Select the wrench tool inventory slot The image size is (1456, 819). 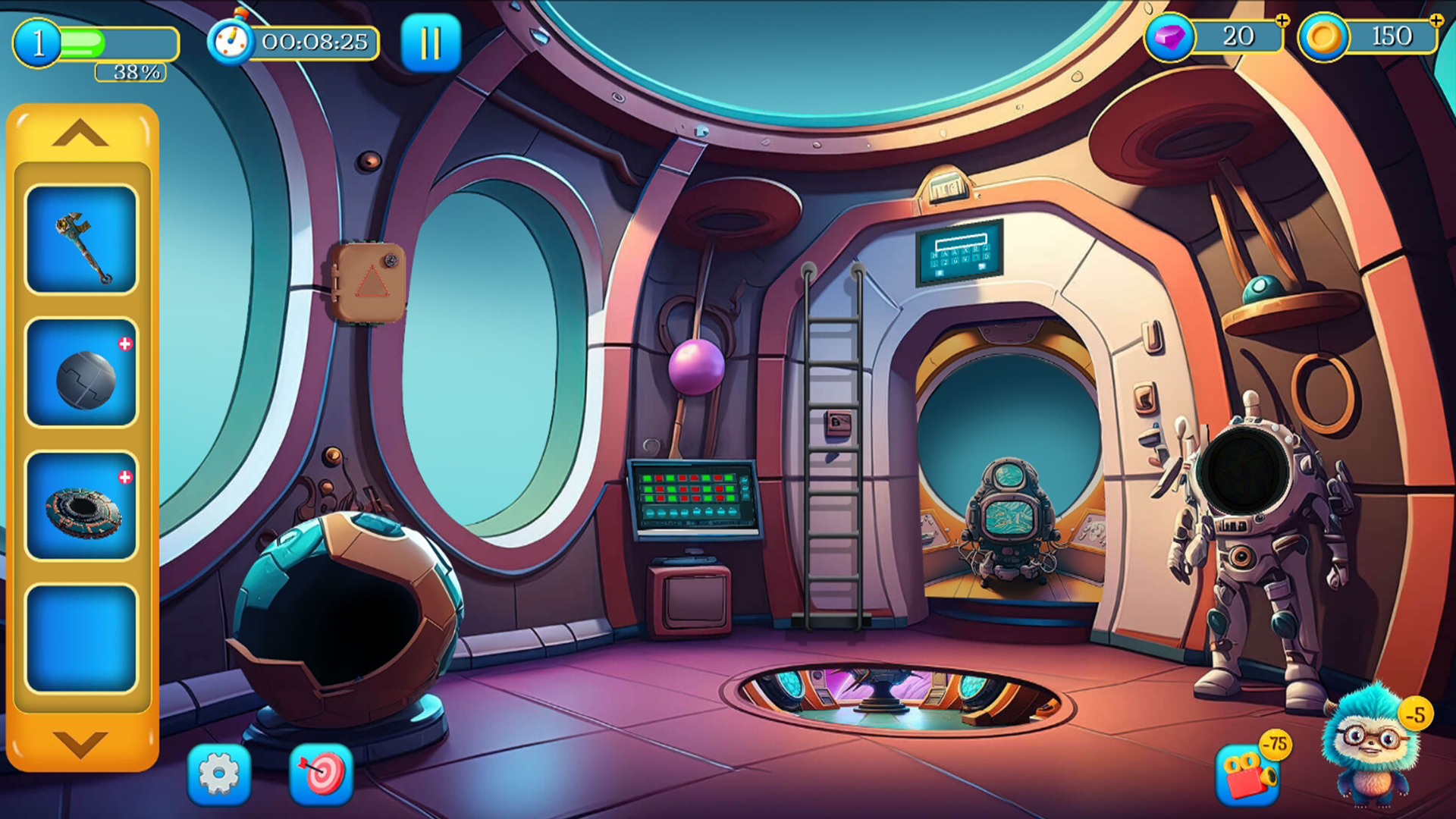[x=82, y=240]
